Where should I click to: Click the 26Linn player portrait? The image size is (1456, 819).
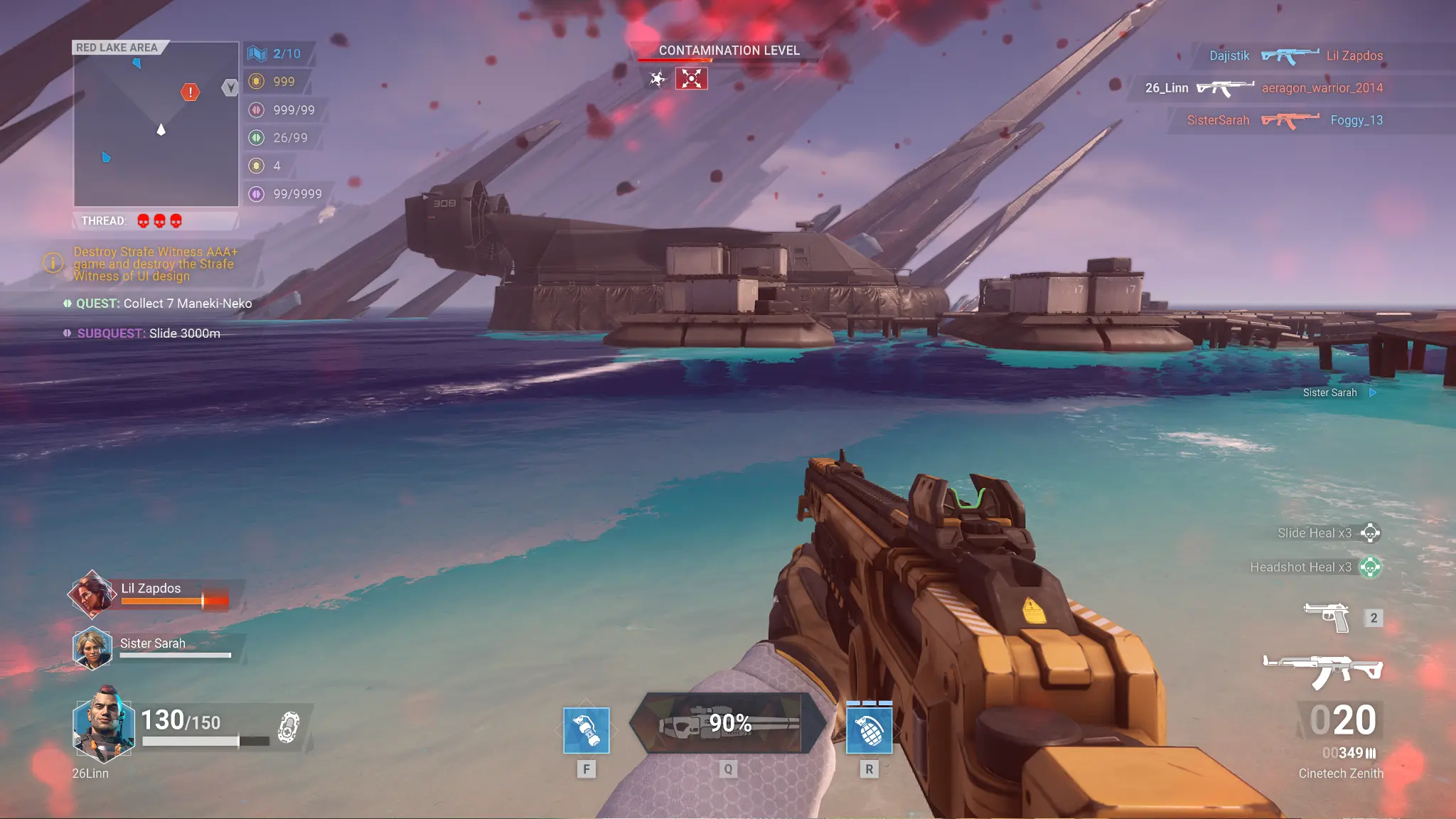[x=104, y=725]
